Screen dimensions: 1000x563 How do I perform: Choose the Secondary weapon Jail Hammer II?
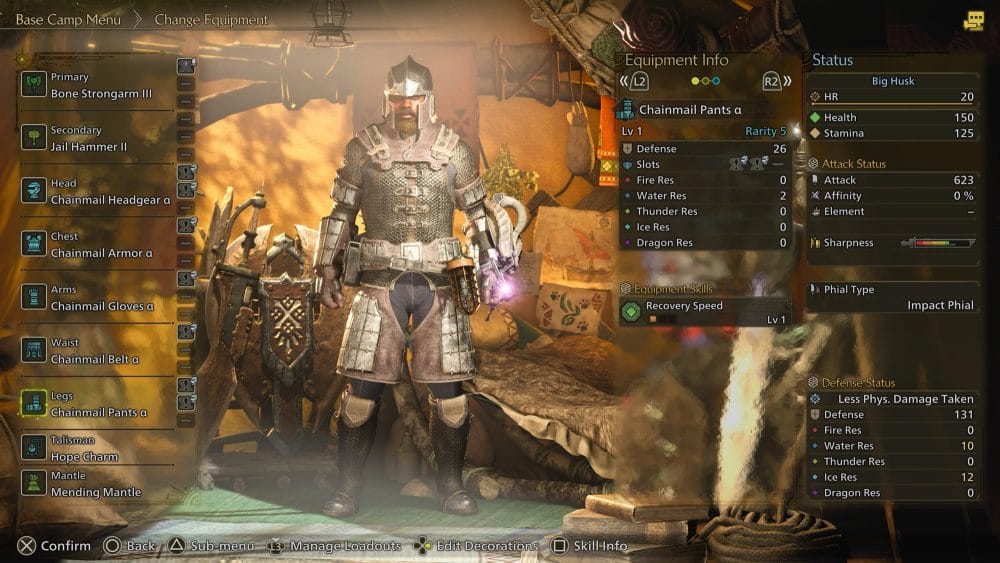(x=89, y=138)
